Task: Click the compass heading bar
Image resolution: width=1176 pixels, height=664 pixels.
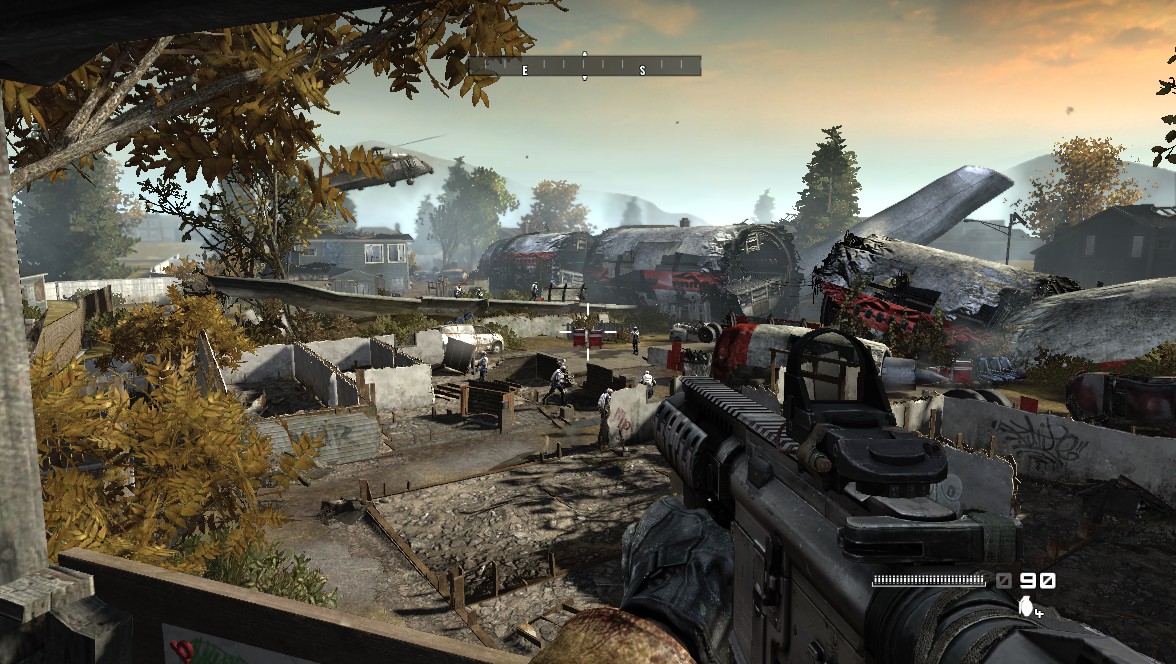Action: 585,67
